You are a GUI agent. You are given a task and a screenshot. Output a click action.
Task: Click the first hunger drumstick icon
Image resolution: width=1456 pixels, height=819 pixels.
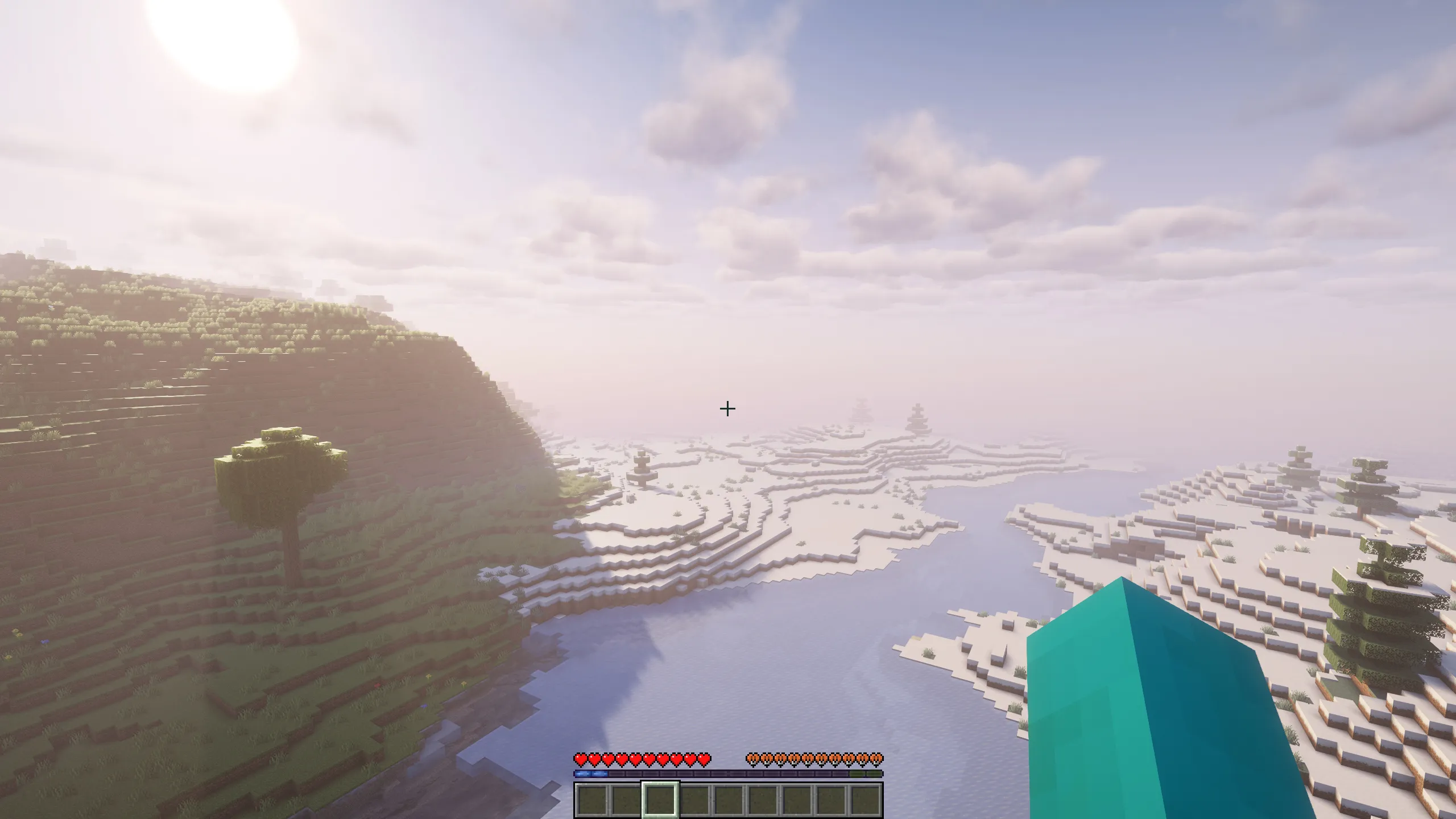[x=752, y=759]
